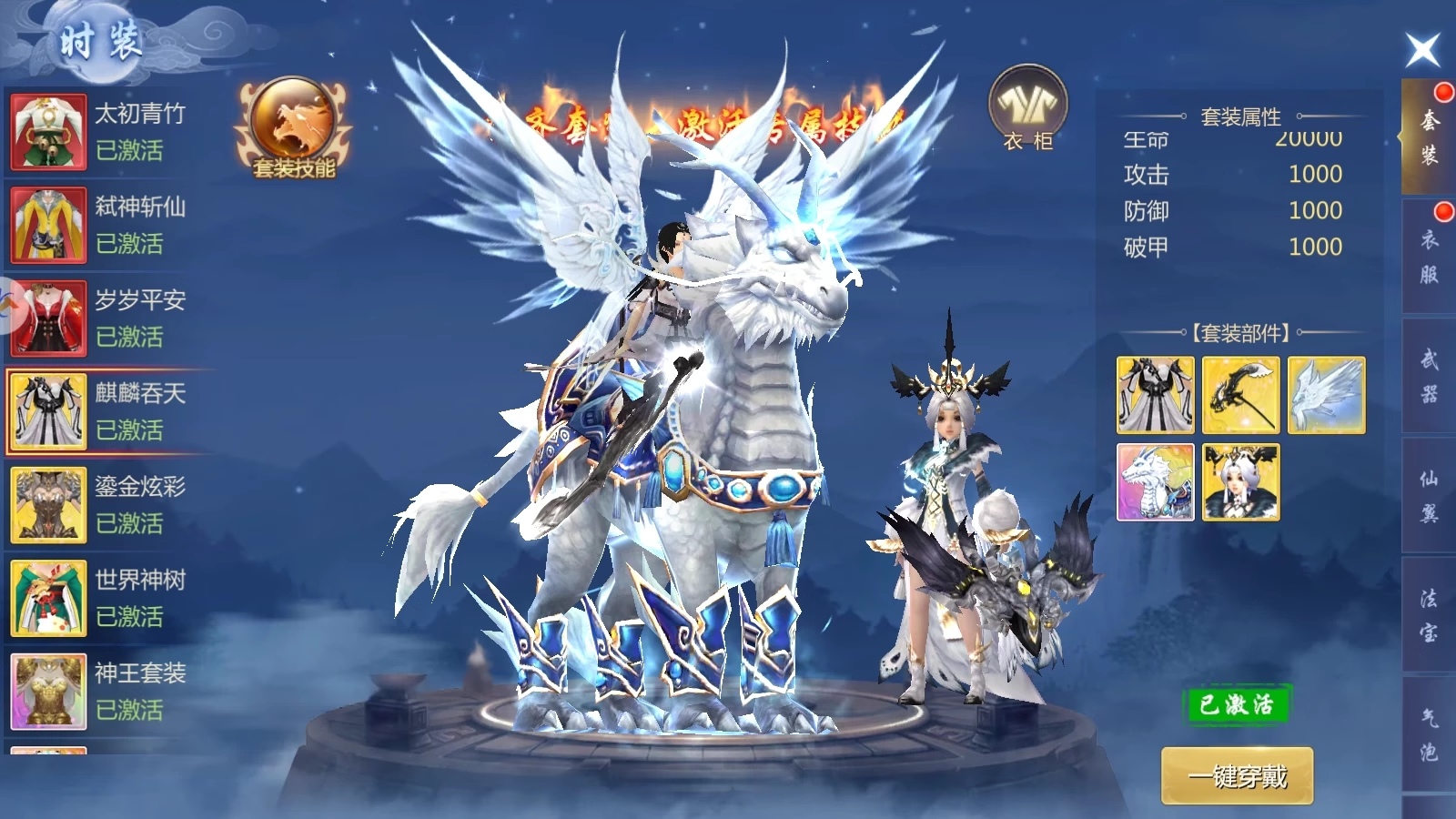Open the 套装技能 set skill icon
1456x819 pixels.
(x=293, y=128)
